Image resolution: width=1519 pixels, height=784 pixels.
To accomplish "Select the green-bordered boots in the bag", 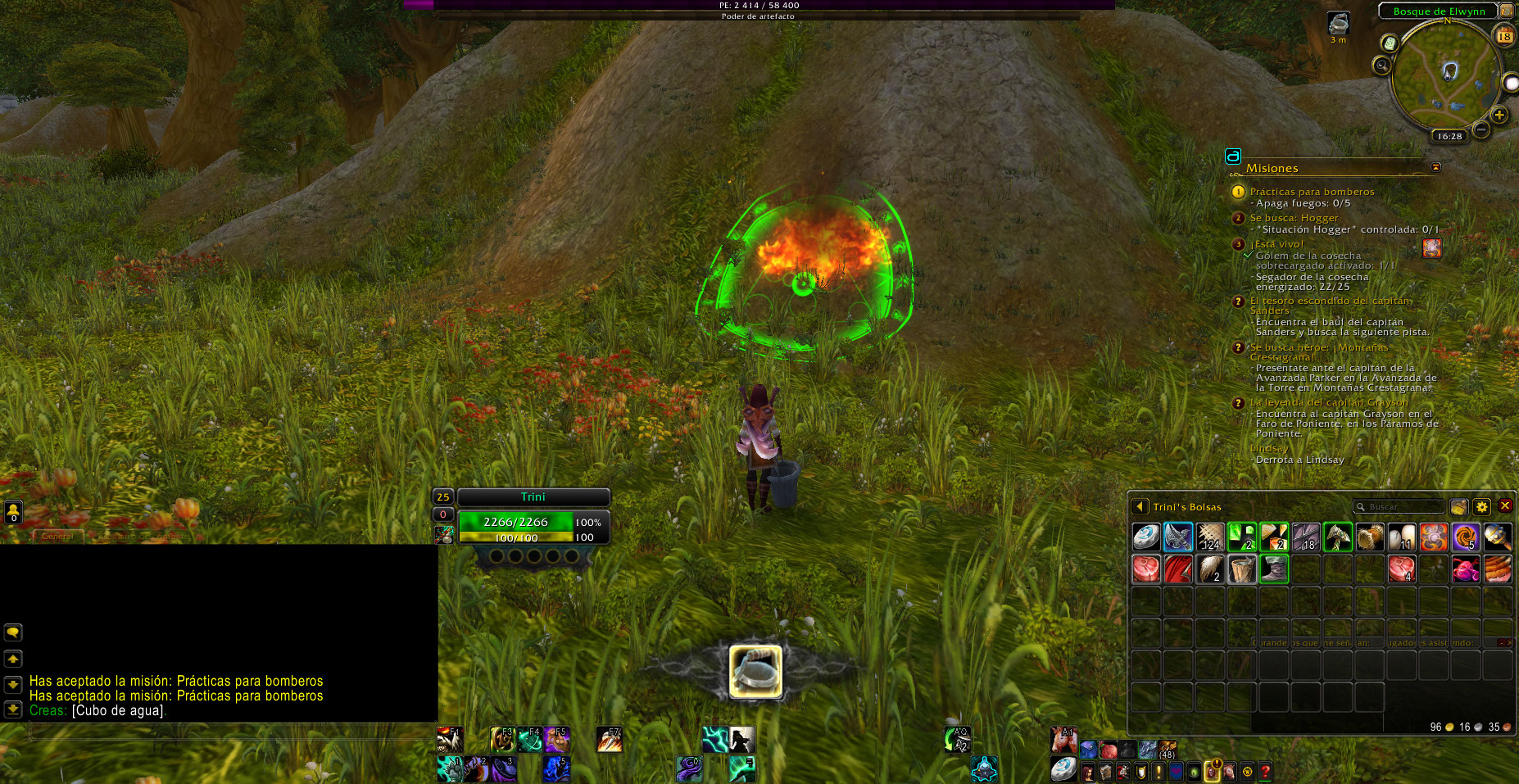I will pyautogui.click(x=1274, y=569).
